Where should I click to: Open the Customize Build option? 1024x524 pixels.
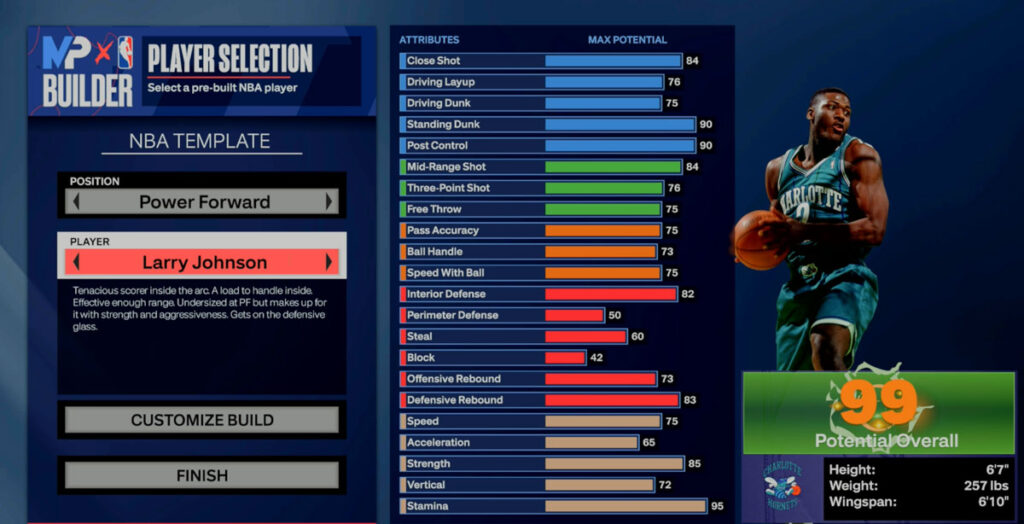(202, 420)
